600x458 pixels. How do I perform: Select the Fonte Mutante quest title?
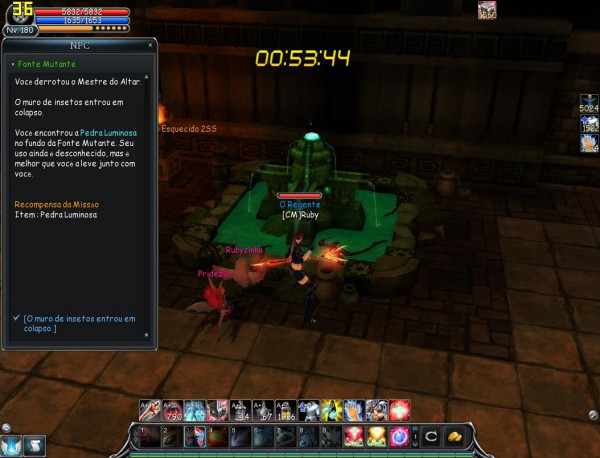coord(40,63)
